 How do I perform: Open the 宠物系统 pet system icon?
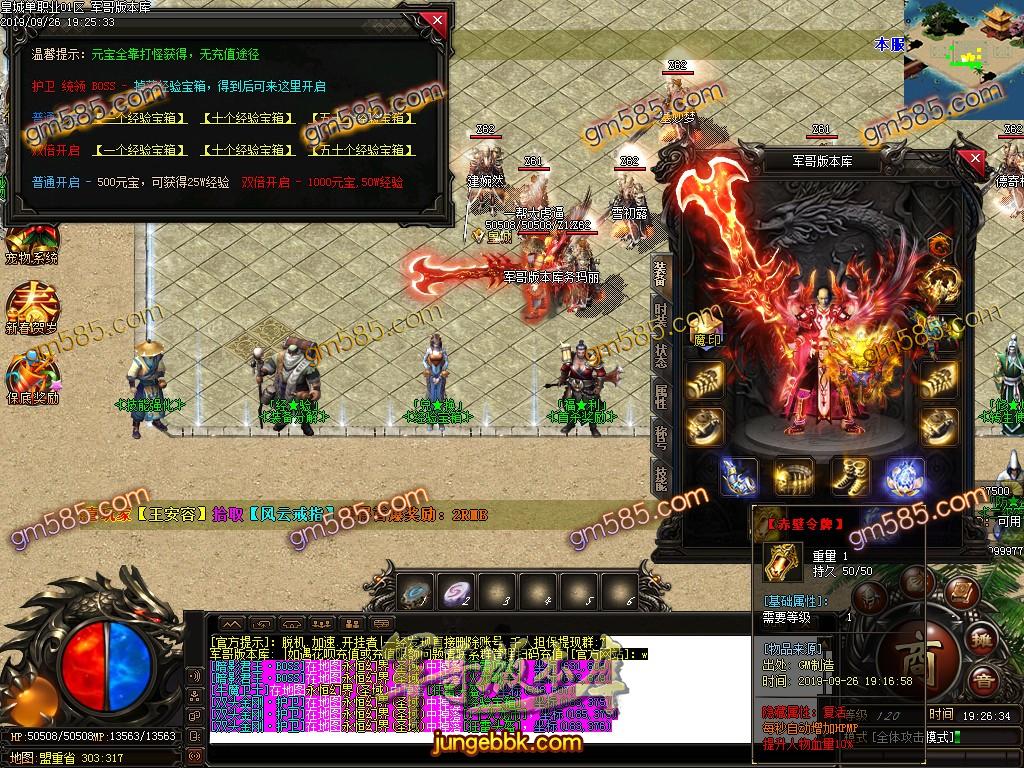pos(31,241)
